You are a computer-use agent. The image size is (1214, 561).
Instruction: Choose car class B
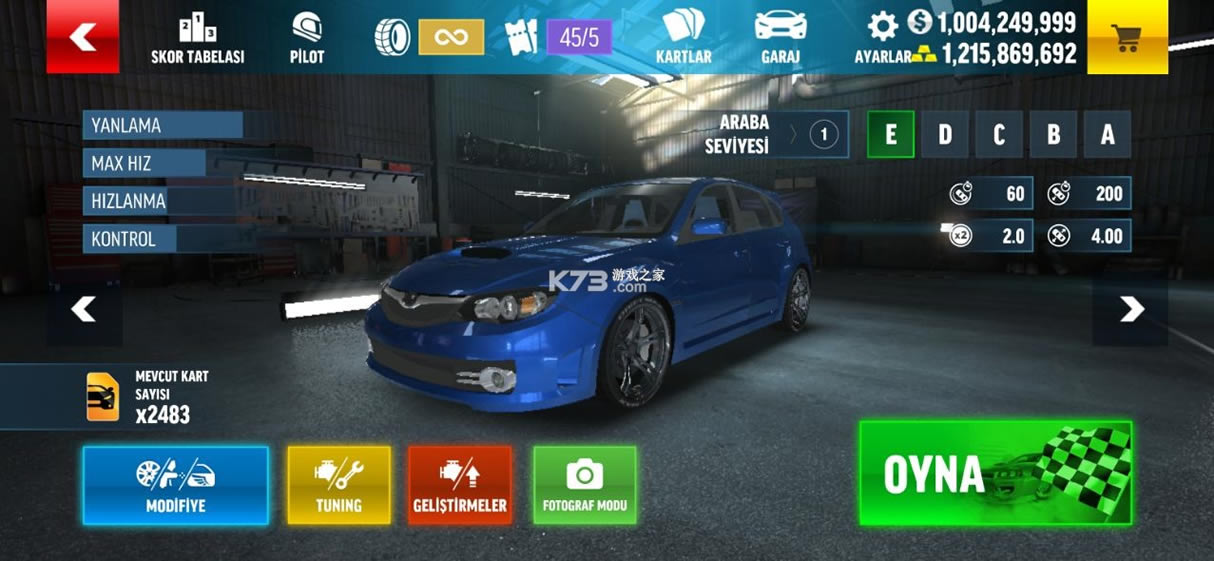[1052, 135]
